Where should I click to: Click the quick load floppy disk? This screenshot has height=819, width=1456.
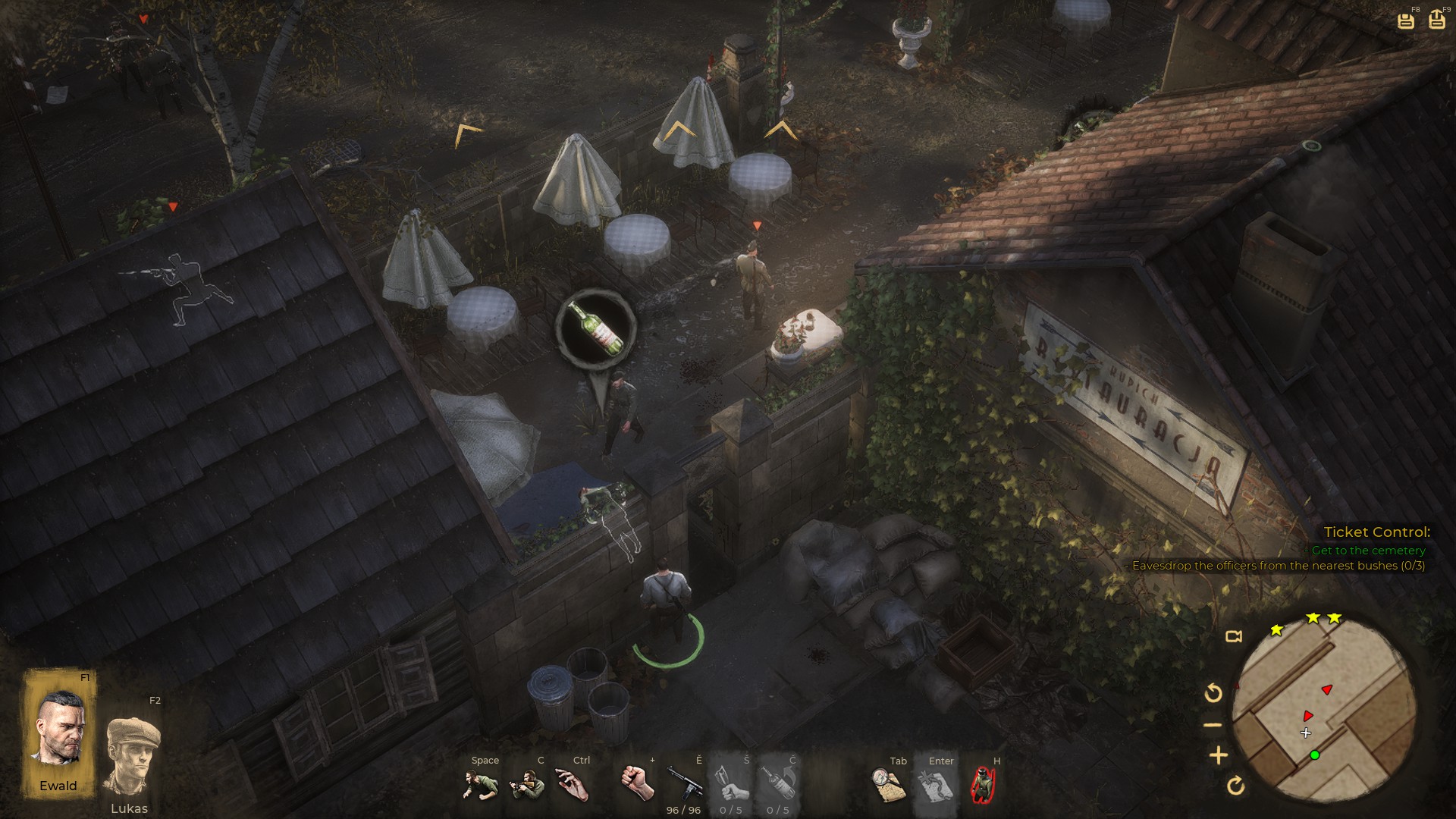coord(1436,20)
